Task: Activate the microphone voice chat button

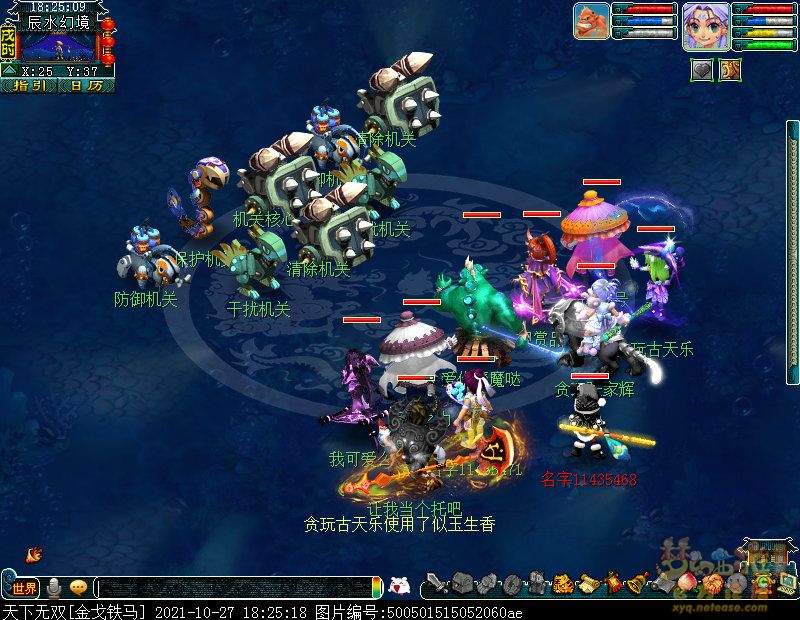Action: [x=54, y=587]
